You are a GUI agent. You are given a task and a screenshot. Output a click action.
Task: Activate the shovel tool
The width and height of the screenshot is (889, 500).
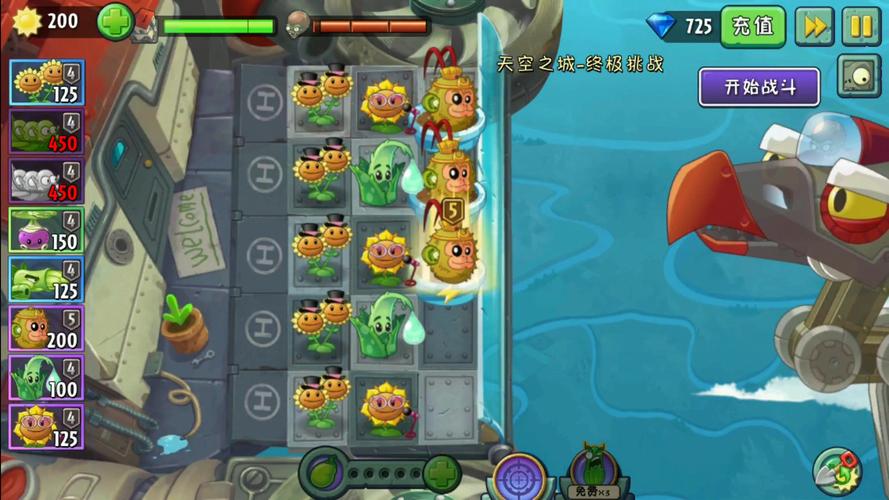[838, 472]
